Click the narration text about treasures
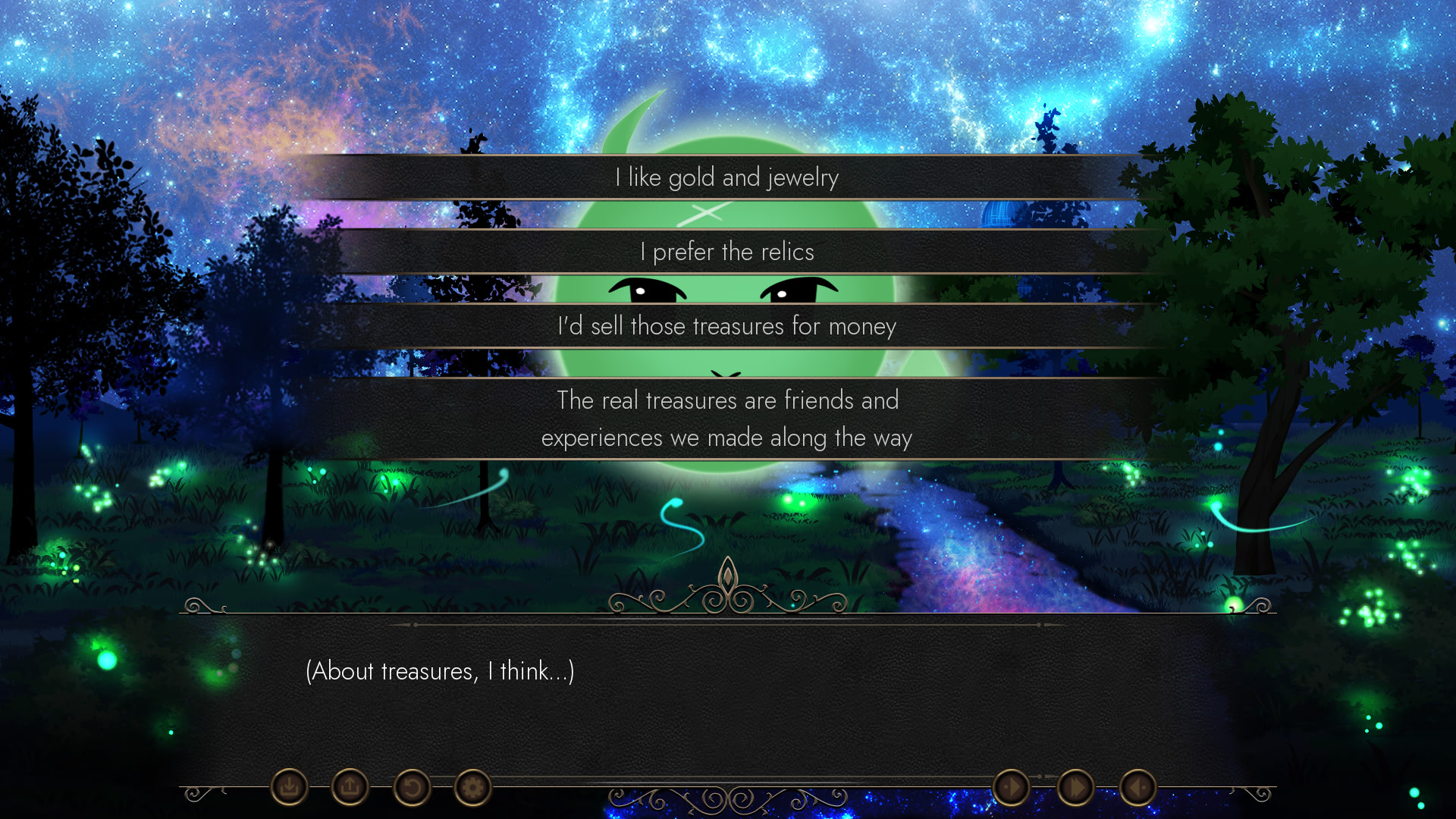Screen dimensions: 1456x819 [440, 670]
